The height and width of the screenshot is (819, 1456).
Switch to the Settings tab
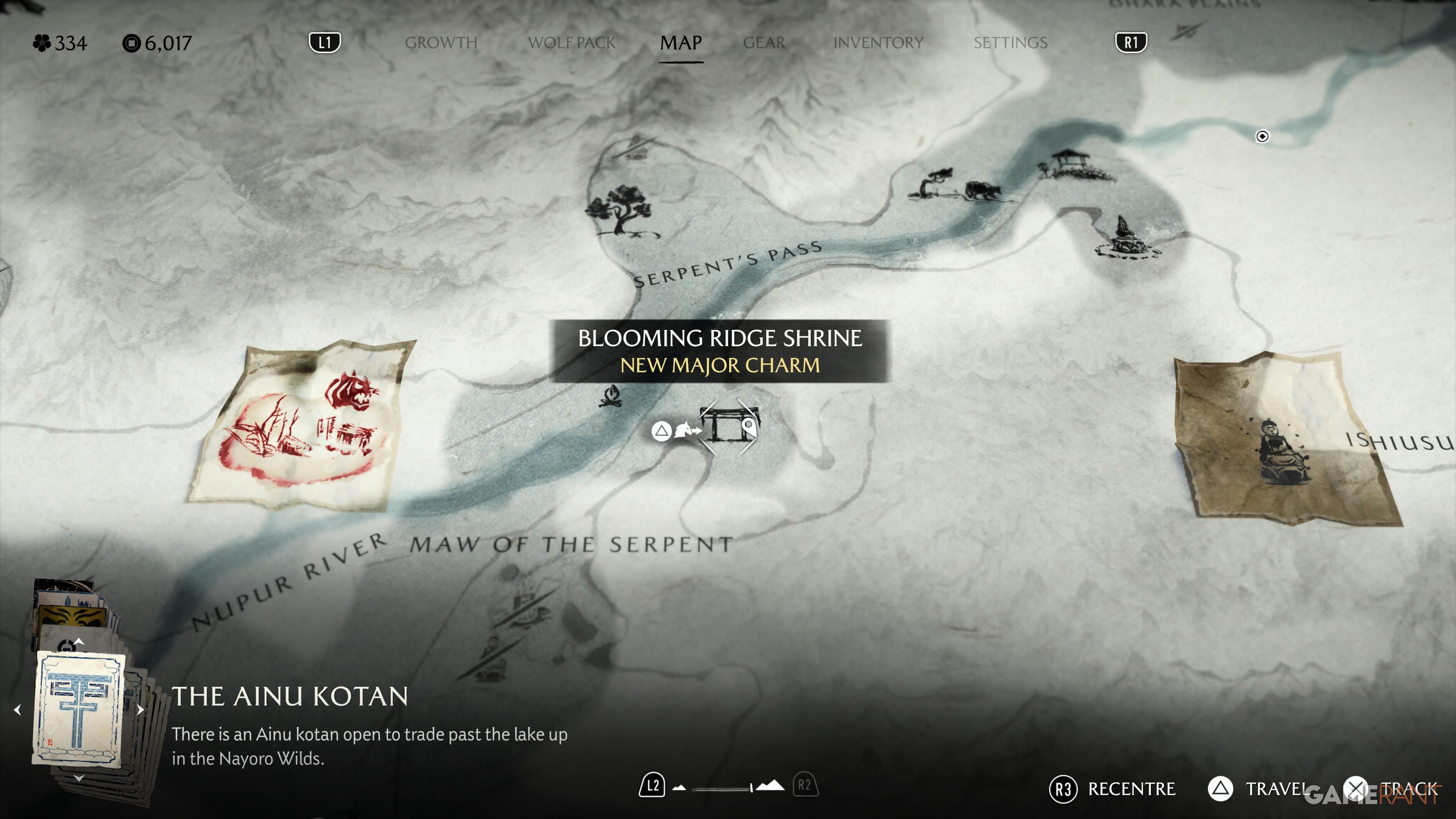1010,43
